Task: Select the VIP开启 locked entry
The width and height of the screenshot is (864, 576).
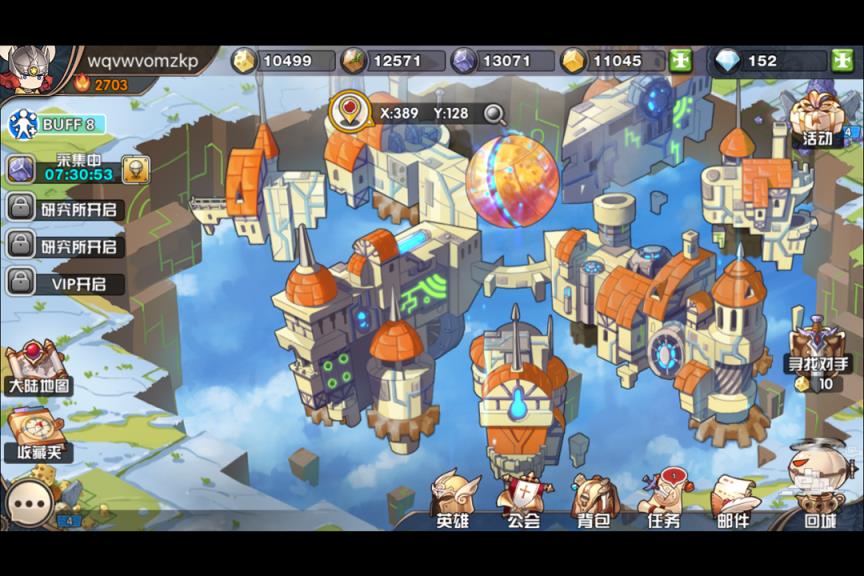Action: pyautogui.click(x=66, y=283)
